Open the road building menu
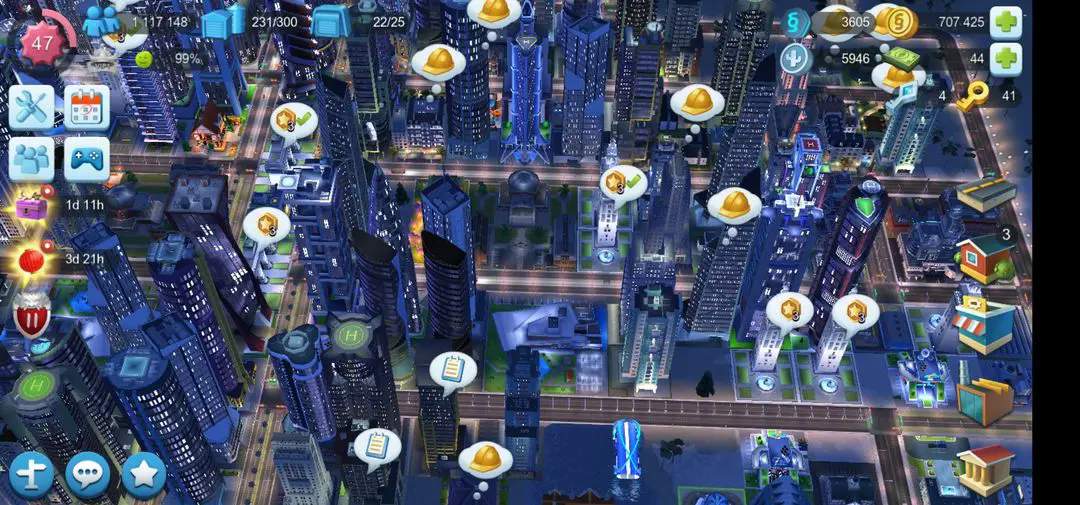The image size is (1080, 505). pyautogui.click(x=985, y=194)
